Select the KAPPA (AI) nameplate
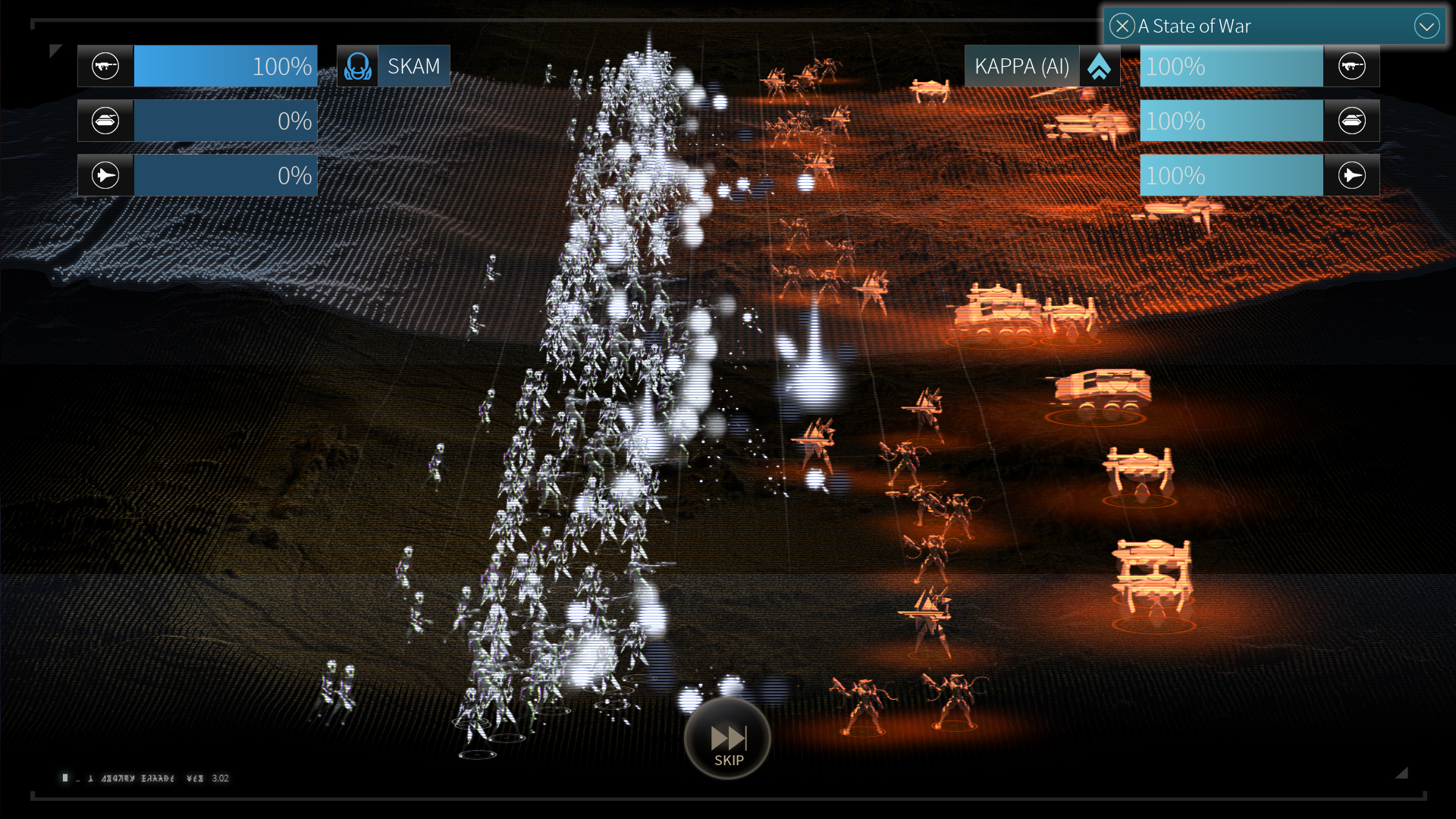Screen dimensions: 1456x819 click(1023, 65)
